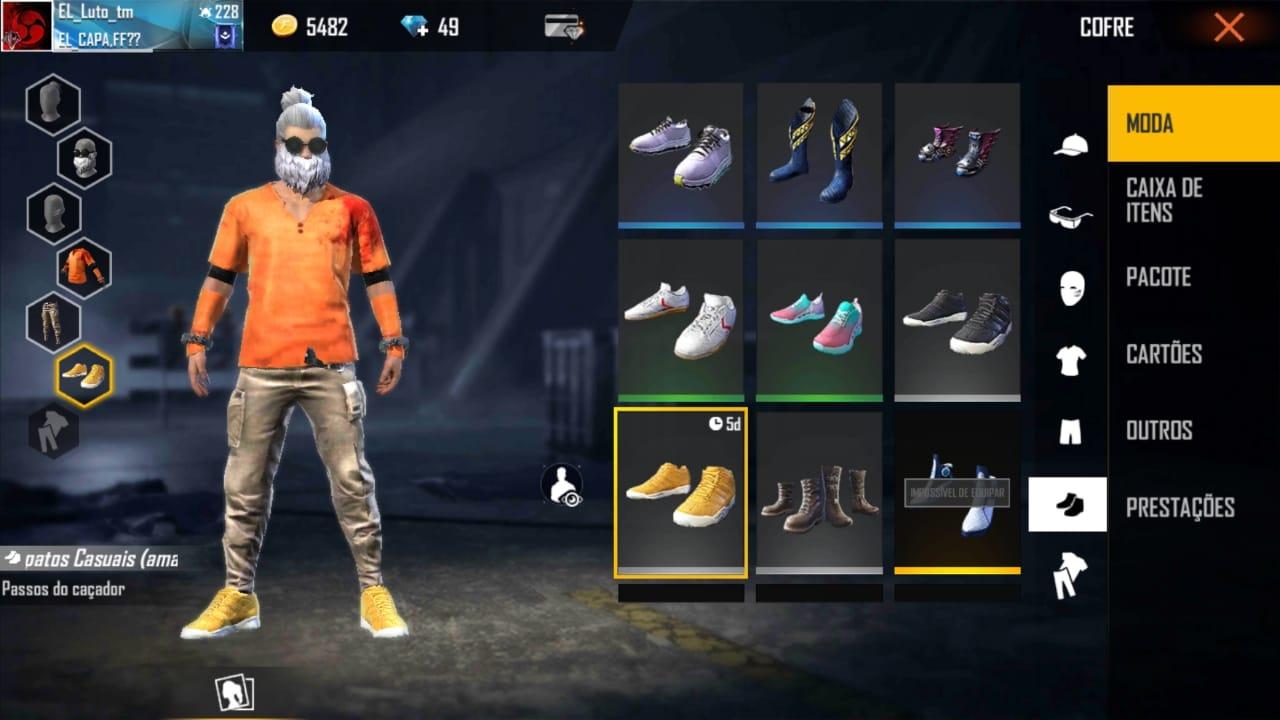Open the Cartões tab
The height and width of the screenshot is (720, 1280).
click(x=1164, y=354)
